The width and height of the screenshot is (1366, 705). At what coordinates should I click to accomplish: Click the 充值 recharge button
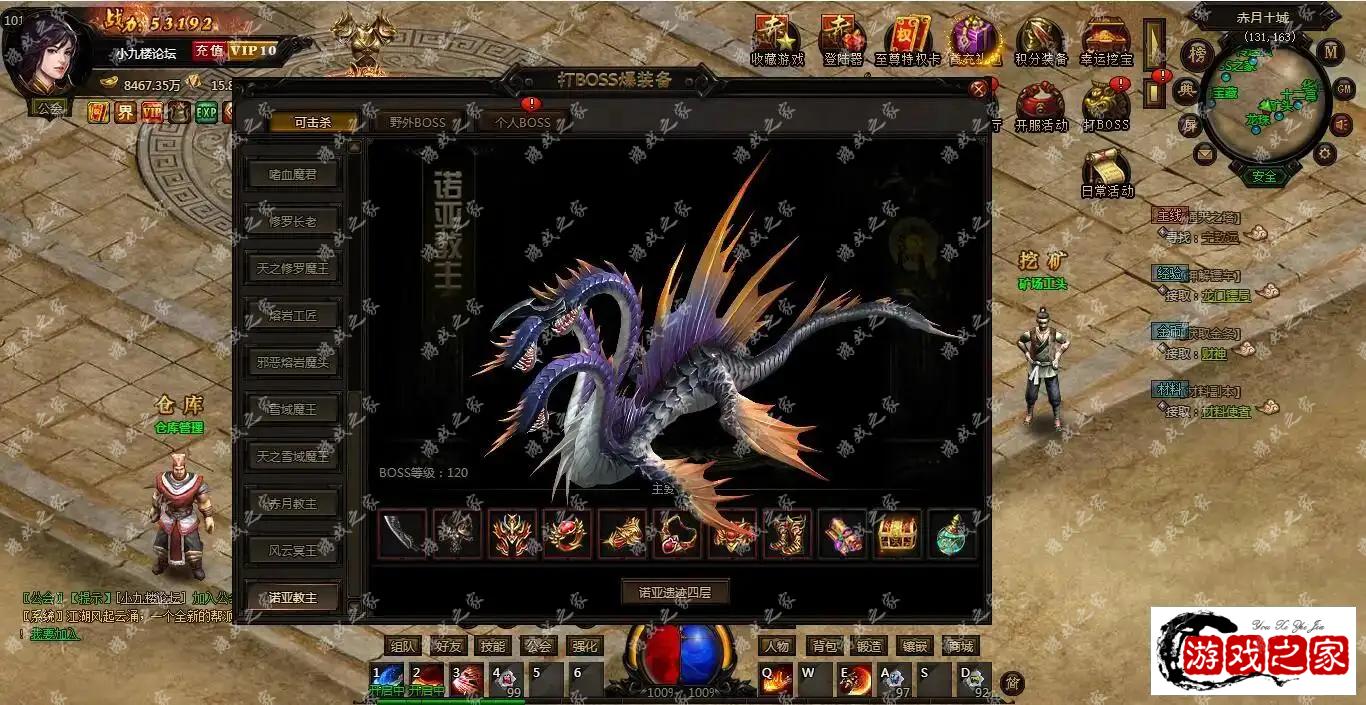pyautogui.click(x=208, y=50)
